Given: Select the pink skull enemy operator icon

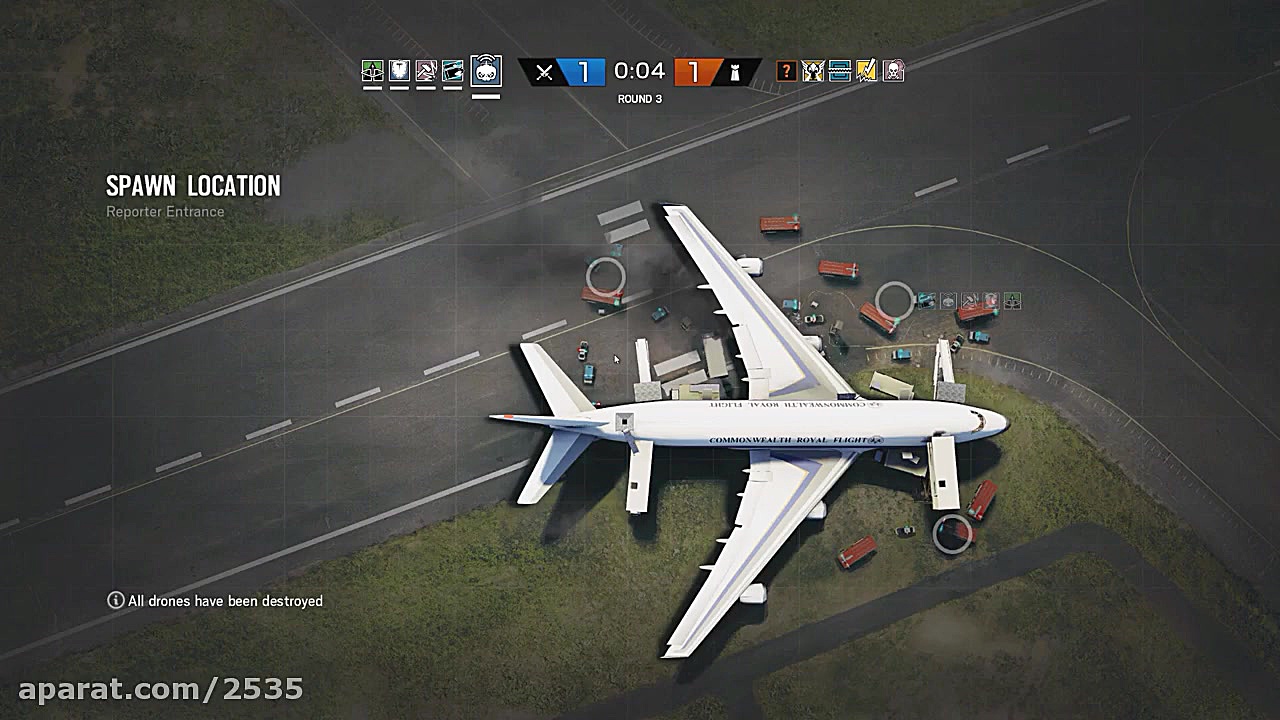Looking at the screenshot, I should point(893,71).
